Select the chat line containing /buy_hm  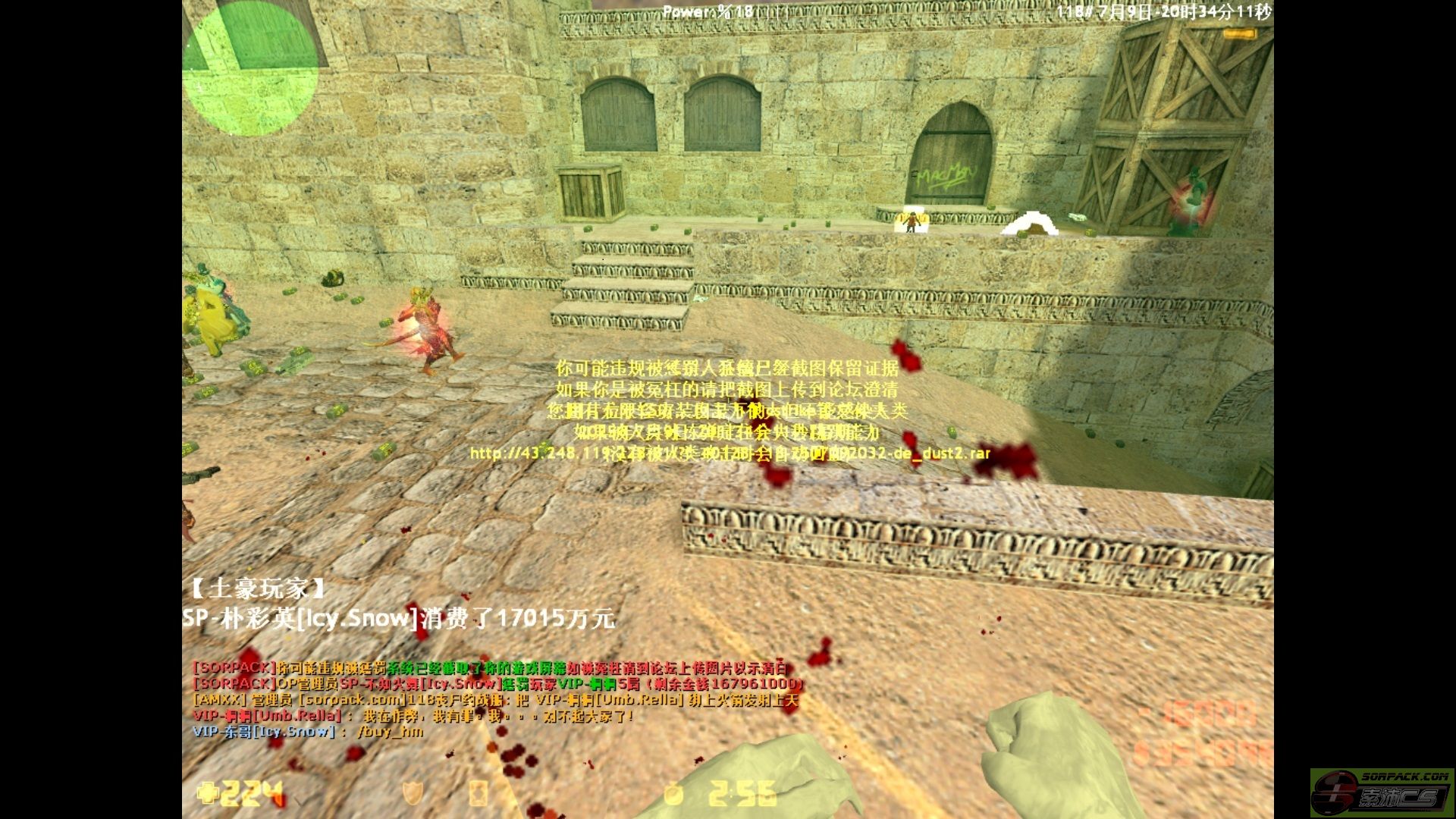pyautogui.click(x=308, y=732)
